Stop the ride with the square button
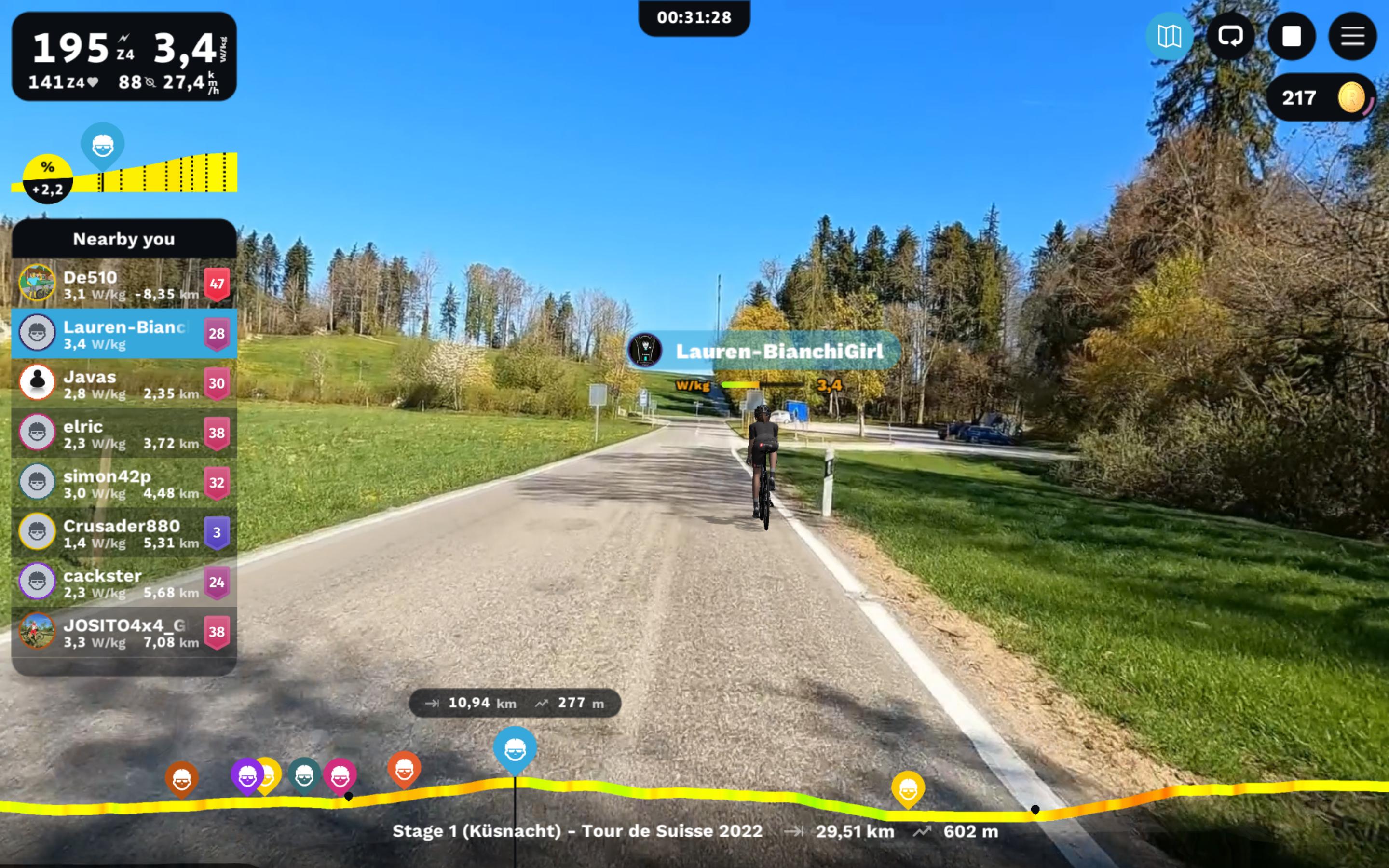 click(1291, 37)
